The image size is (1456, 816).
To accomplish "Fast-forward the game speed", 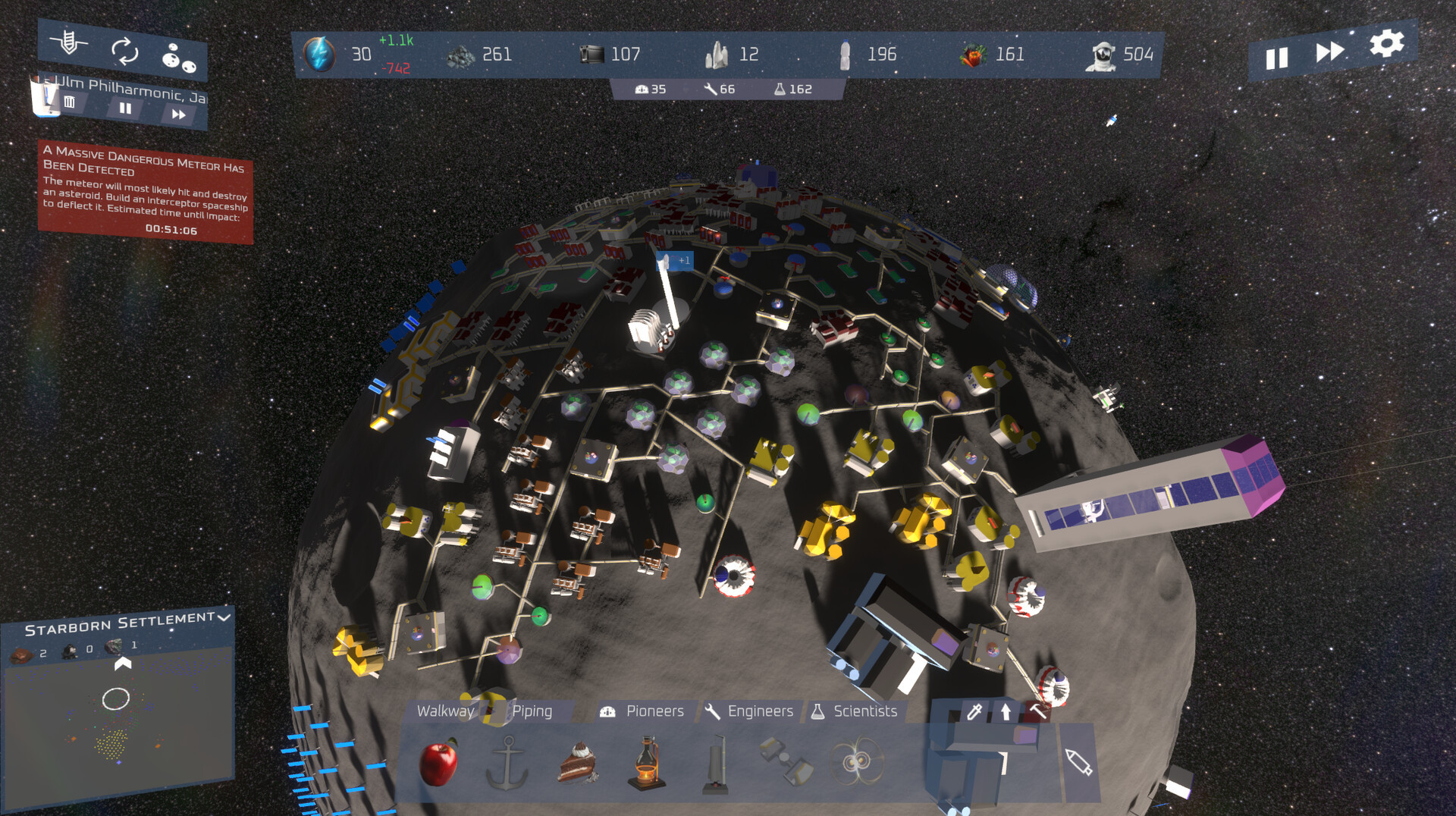I will [1329, 52].
